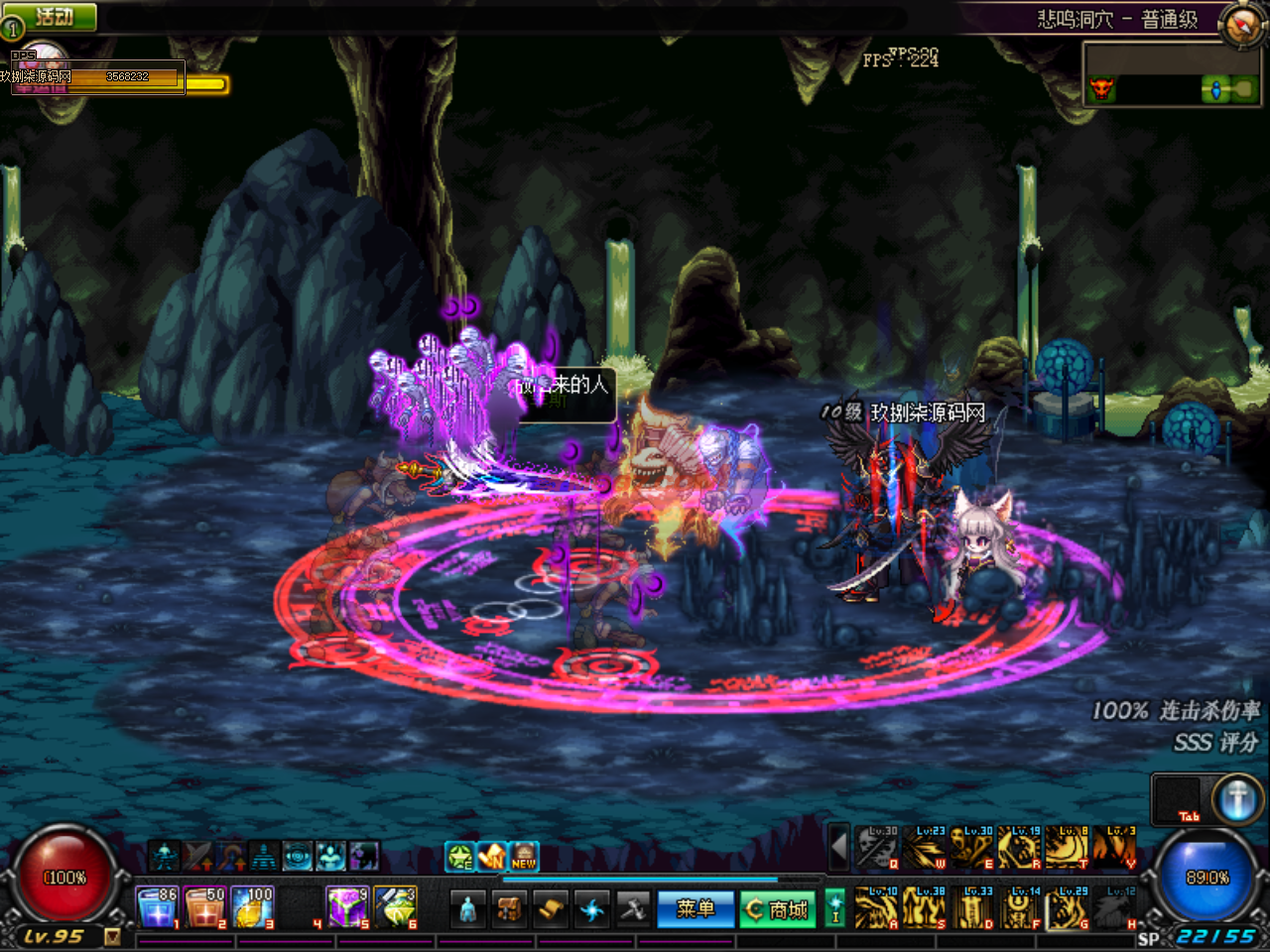Image resolution: width=1270 pixels, height=952 pixels.
Task: Use the orange book item in slot 2
Action: [x=204, y=907]
